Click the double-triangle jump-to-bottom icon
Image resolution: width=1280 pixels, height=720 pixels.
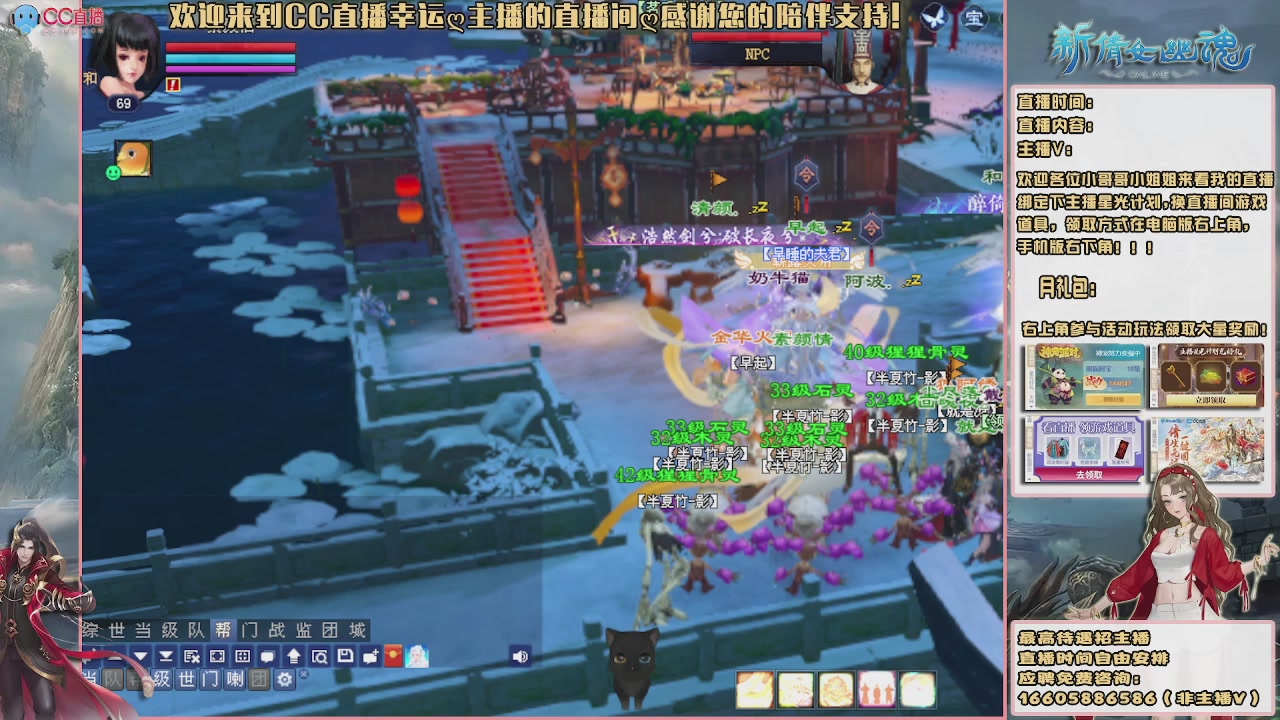166,657
